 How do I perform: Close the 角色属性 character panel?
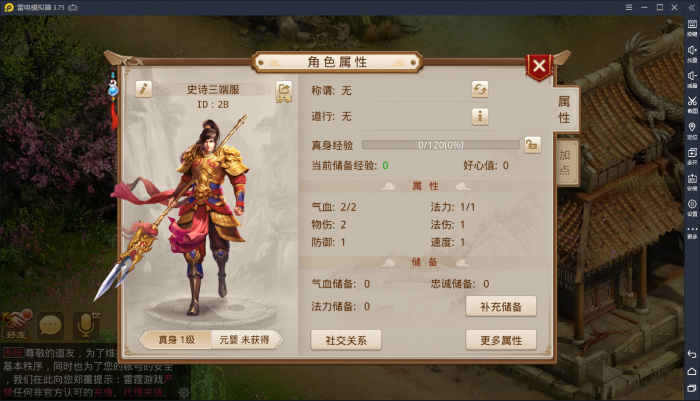[539, 67]
